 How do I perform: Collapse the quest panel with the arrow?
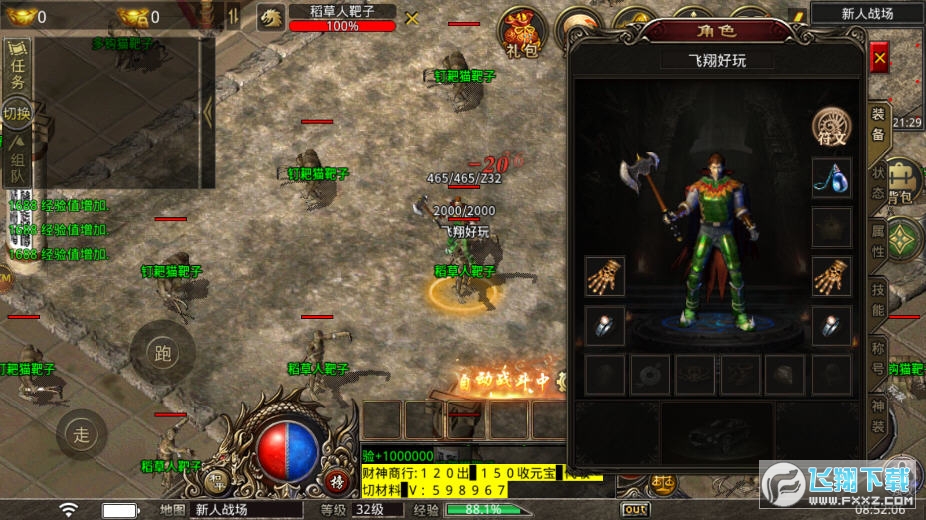208,110
